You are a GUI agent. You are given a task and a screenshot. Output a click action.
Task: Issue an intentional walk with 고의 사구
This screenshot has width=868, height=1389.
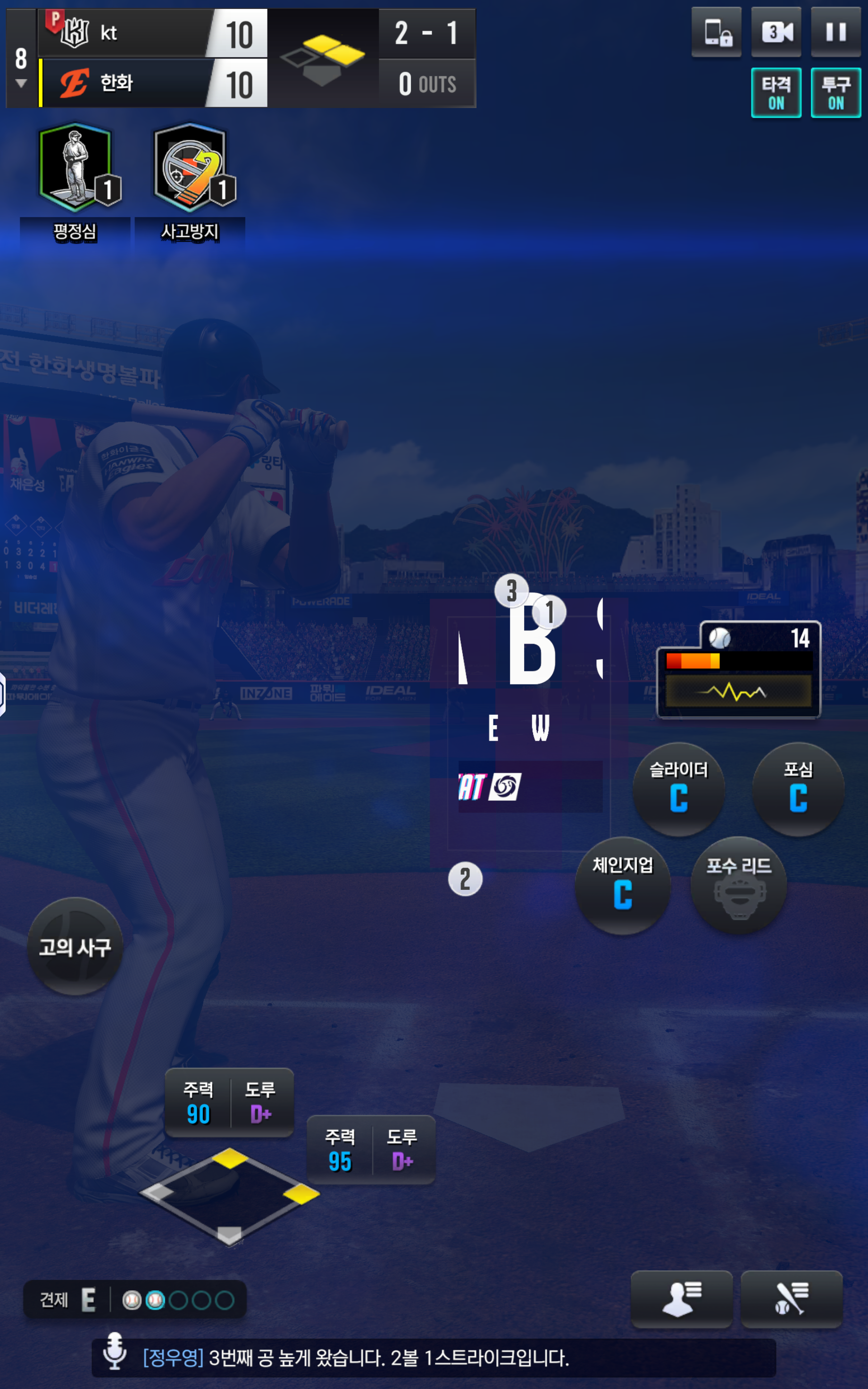(x=75, y=946)
